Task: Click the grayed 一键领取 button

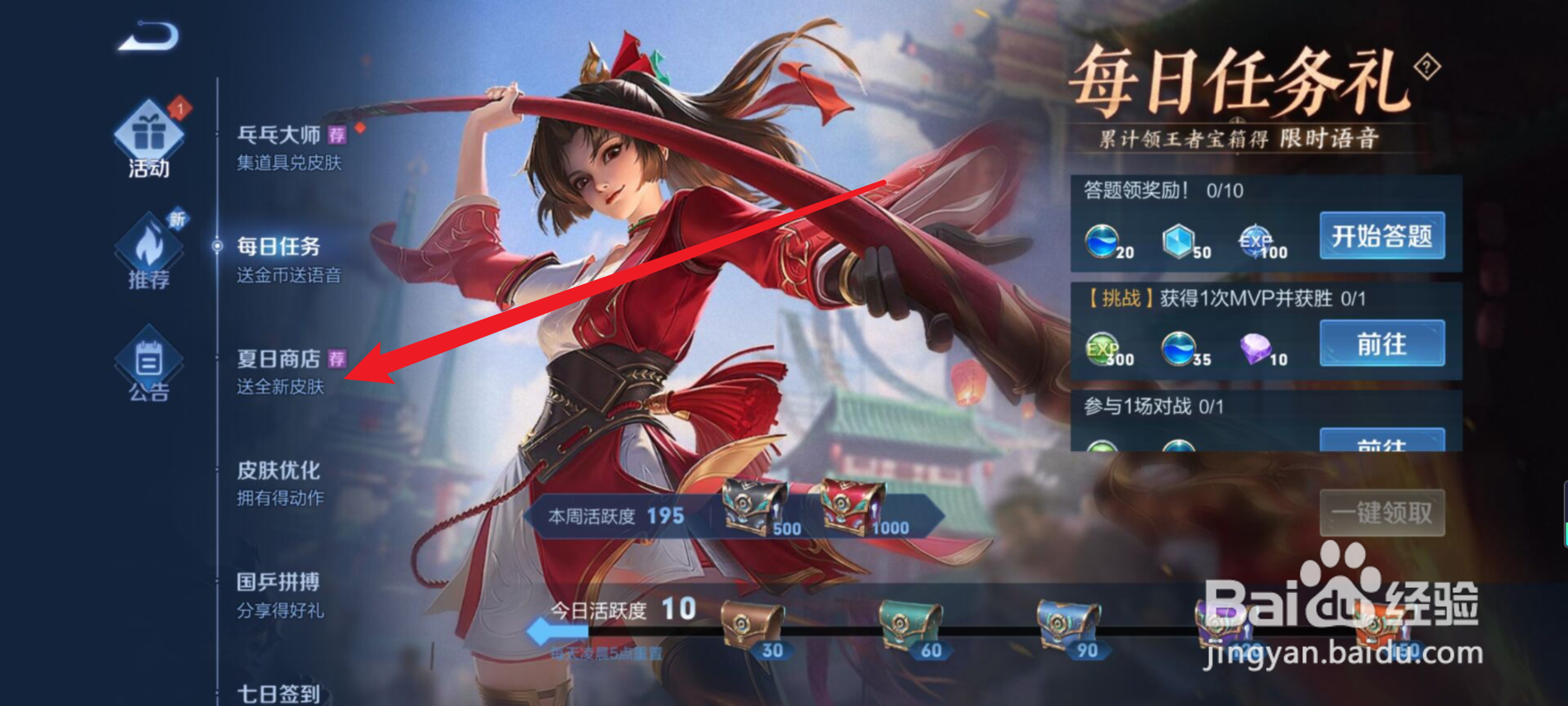Action: [1381, 513]
